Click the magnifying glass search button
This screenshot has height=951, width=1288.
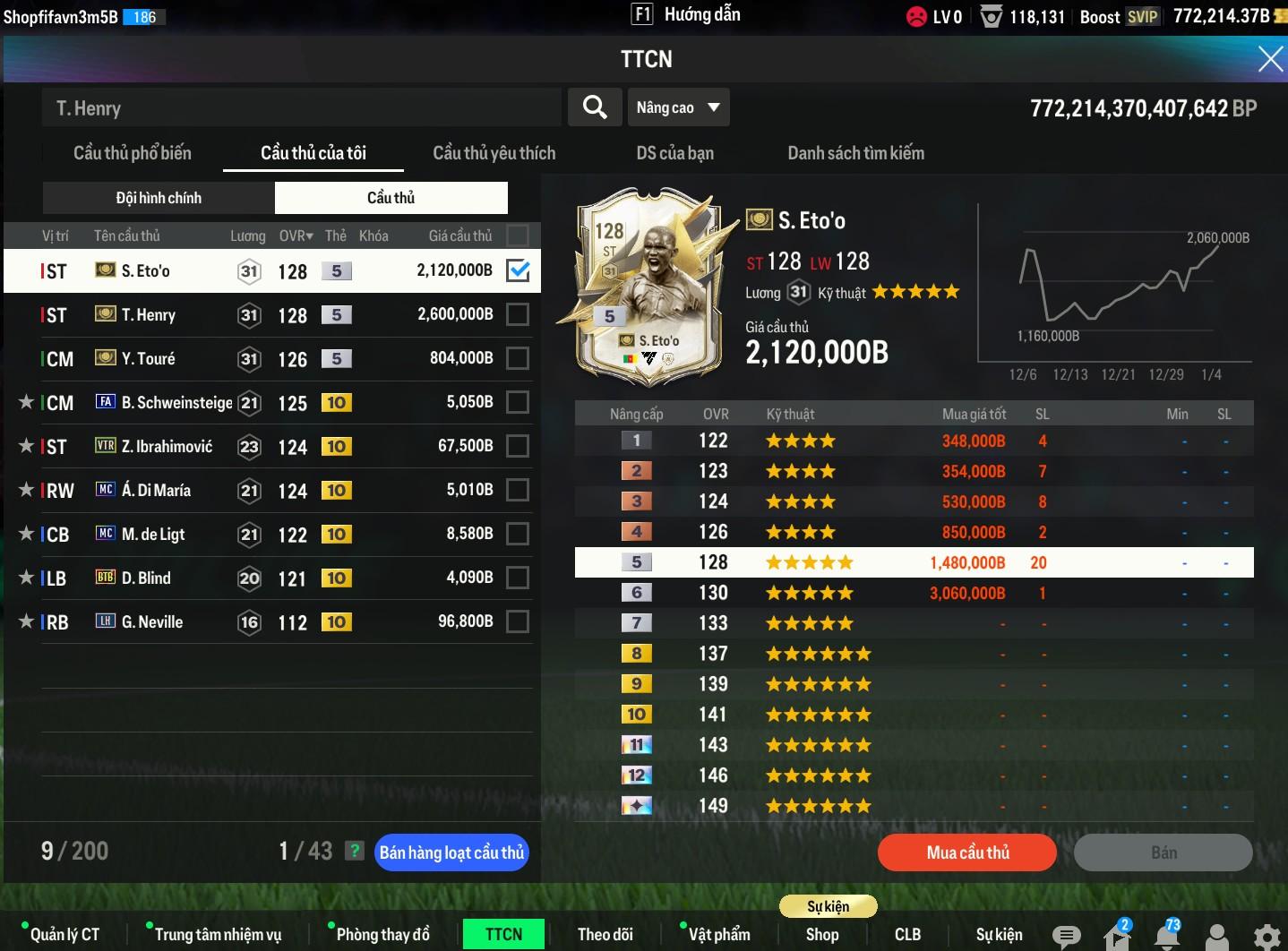[x=595, y=107]
